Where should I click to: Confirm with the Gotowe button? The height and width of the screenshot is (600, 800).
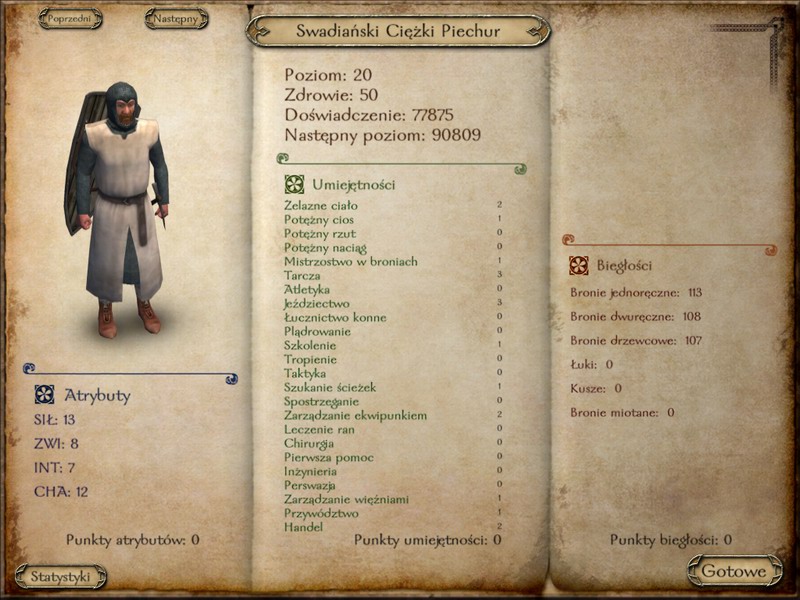pyautogui.click(x=734, y=572)
